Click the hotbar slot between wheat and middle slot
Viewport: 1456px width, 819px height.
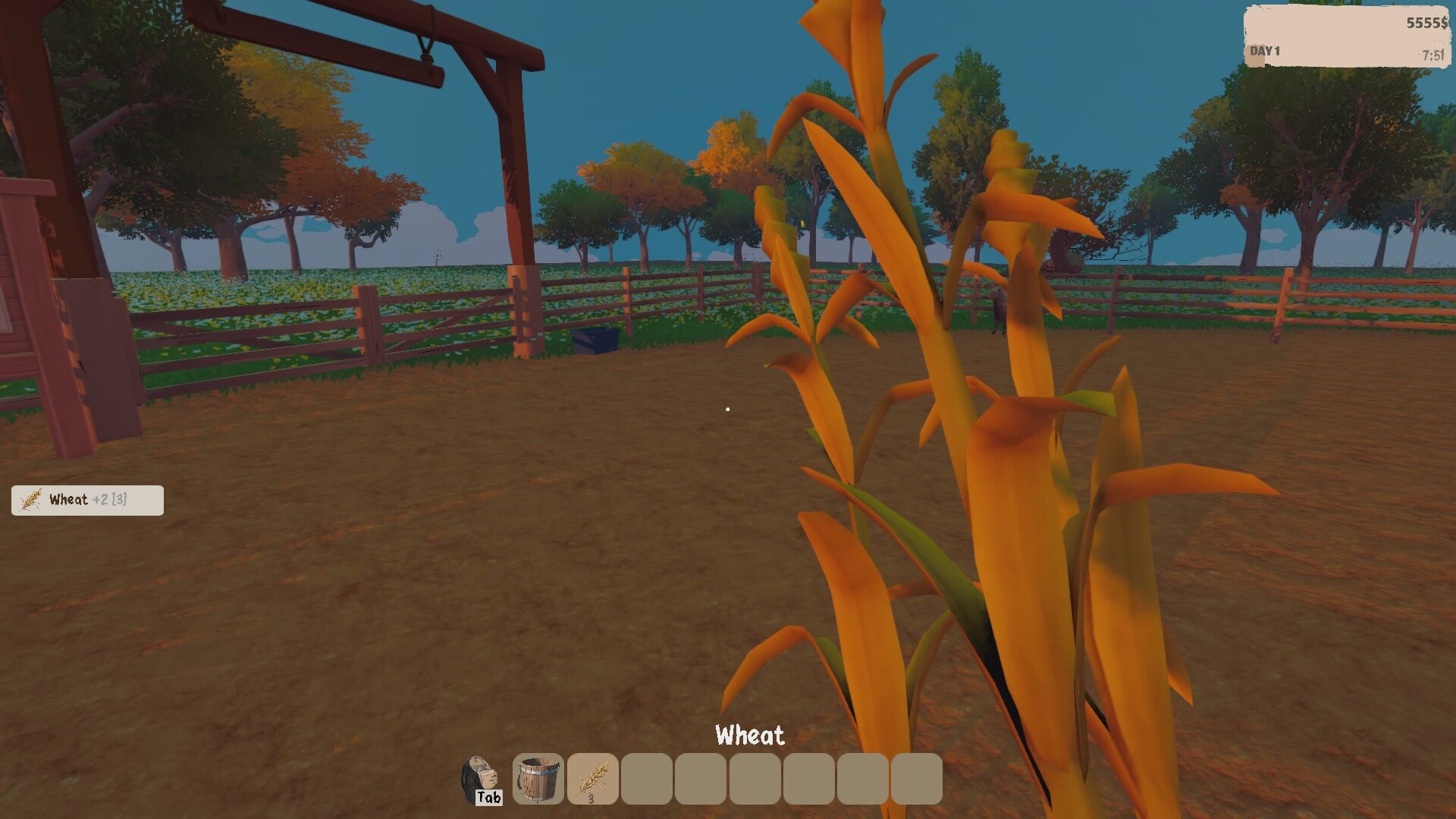click(x=700, y=779)
